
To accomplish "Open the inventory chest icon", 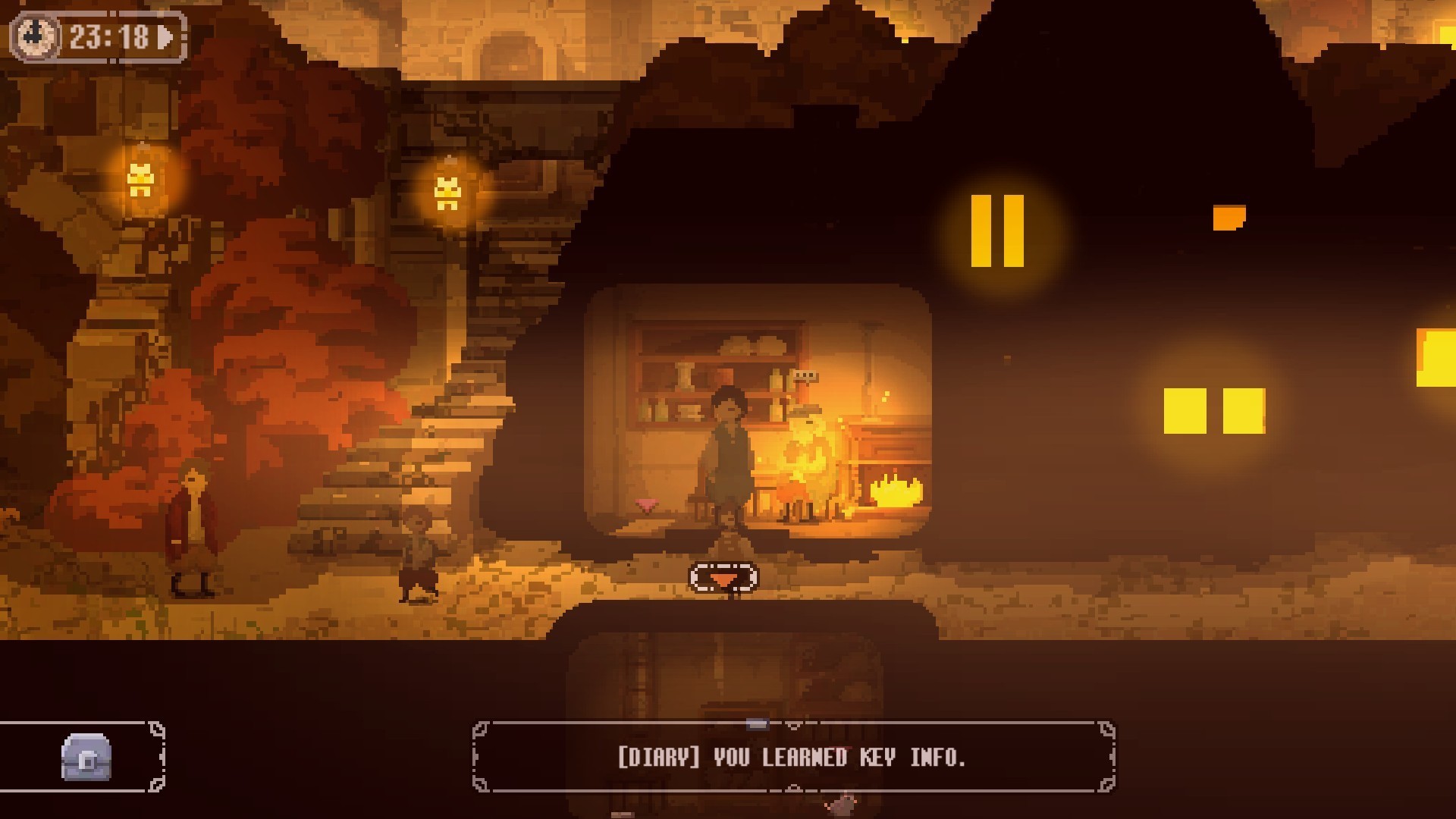I will pyautogui.click(x=86, y=757).
